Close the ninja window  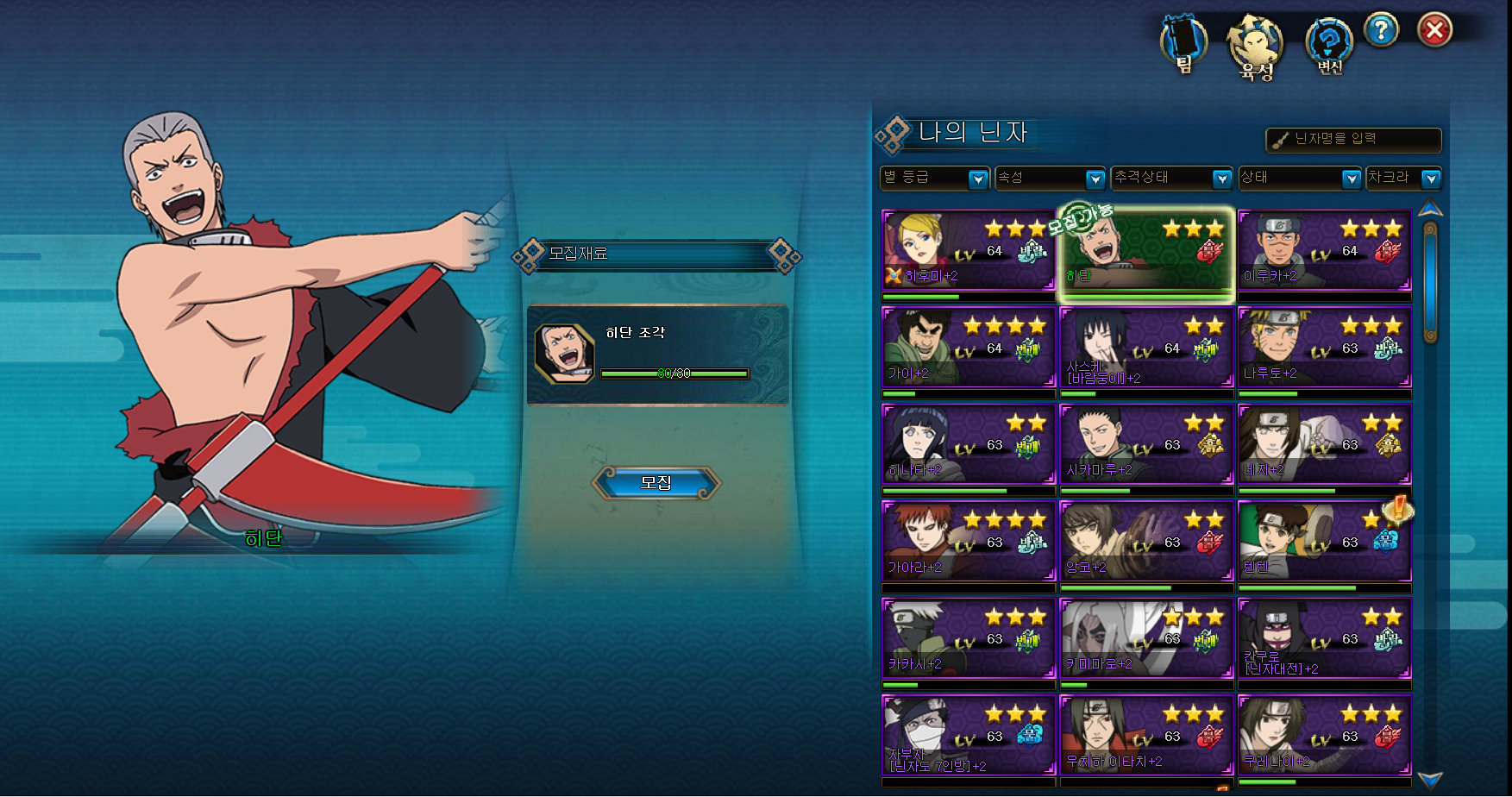(1434, 31)
